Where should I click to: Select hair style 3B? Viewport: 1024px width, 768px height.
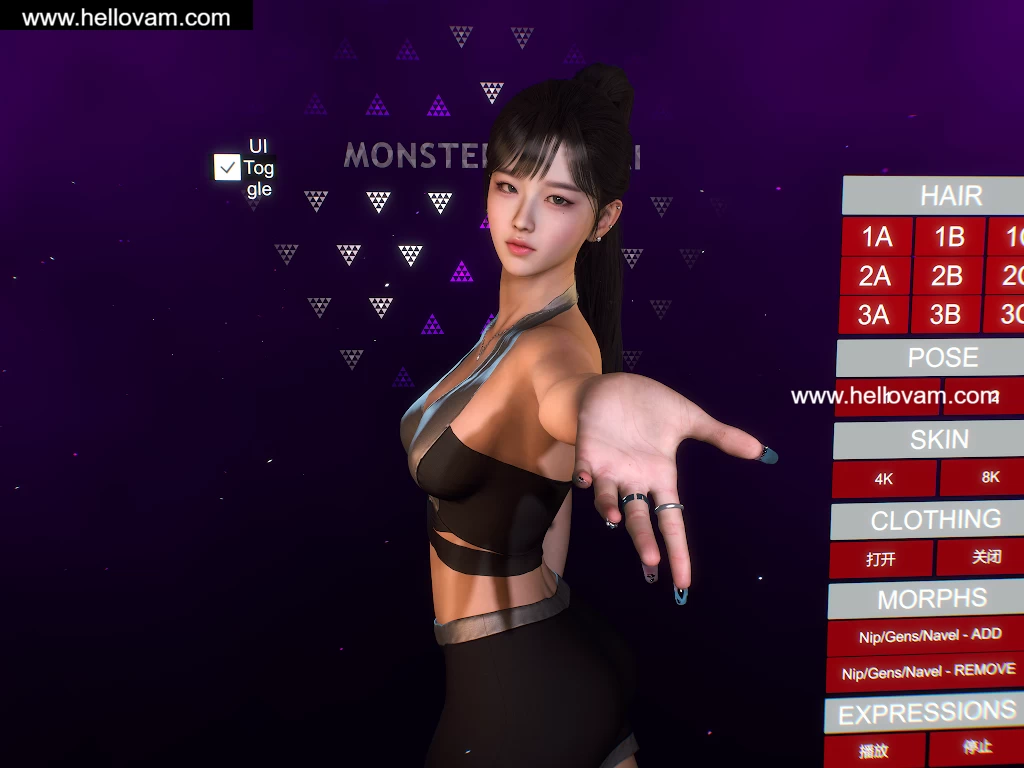point(945,315)
